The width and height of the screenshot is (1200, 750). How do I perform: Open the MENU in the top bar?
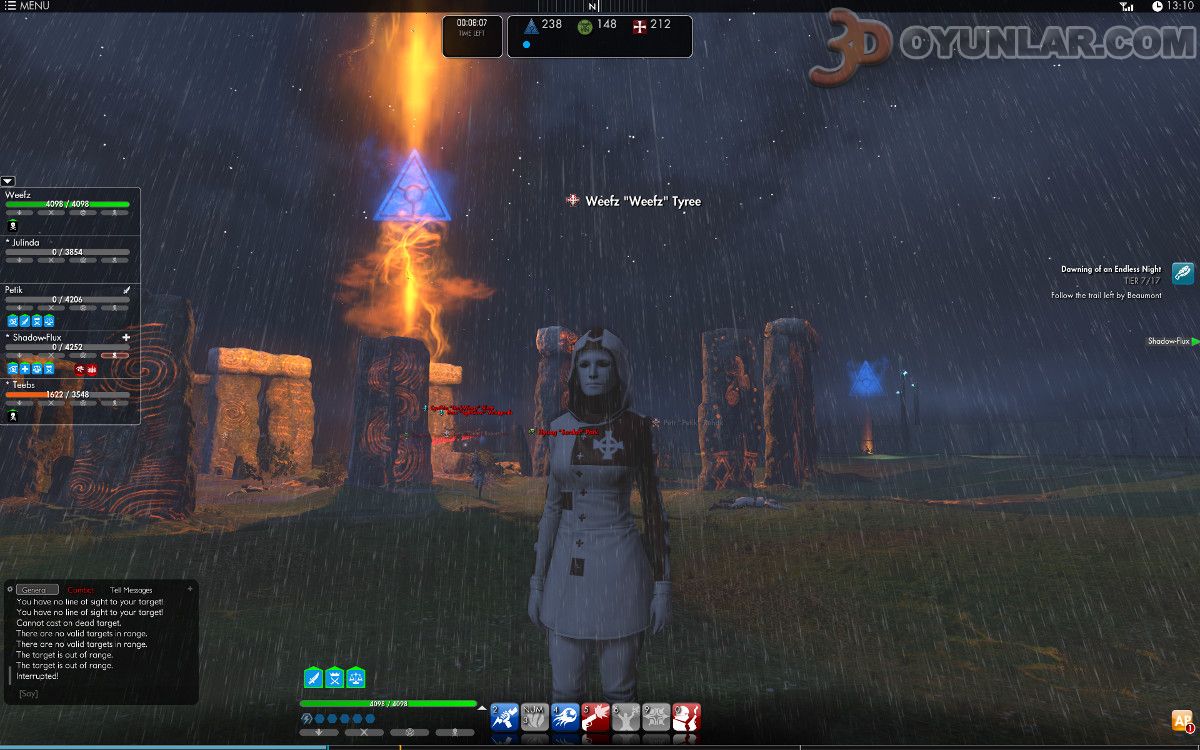pyautogui.click(x=28, y=6)
